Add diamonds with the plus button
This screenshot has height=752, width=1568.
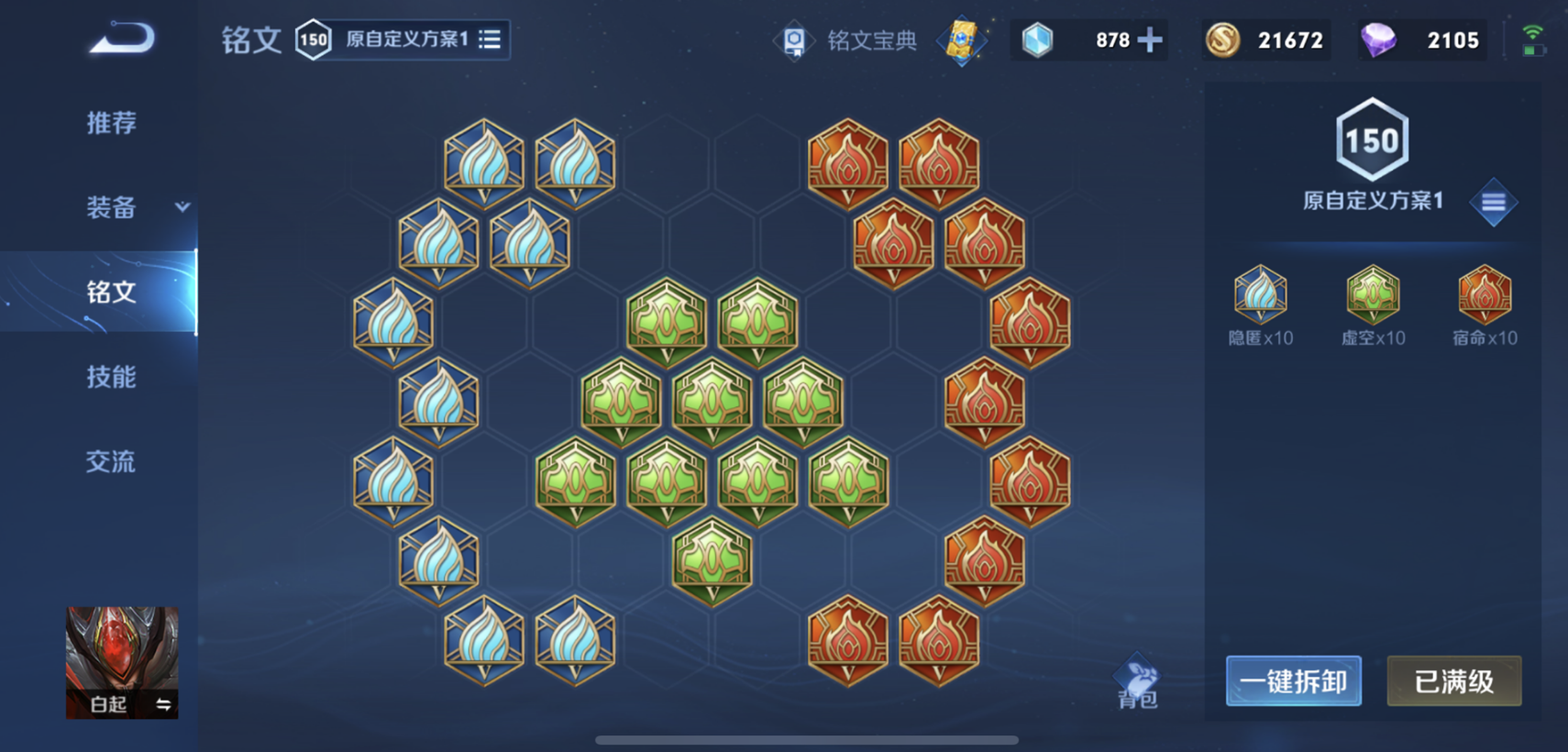click(1152, 39)
